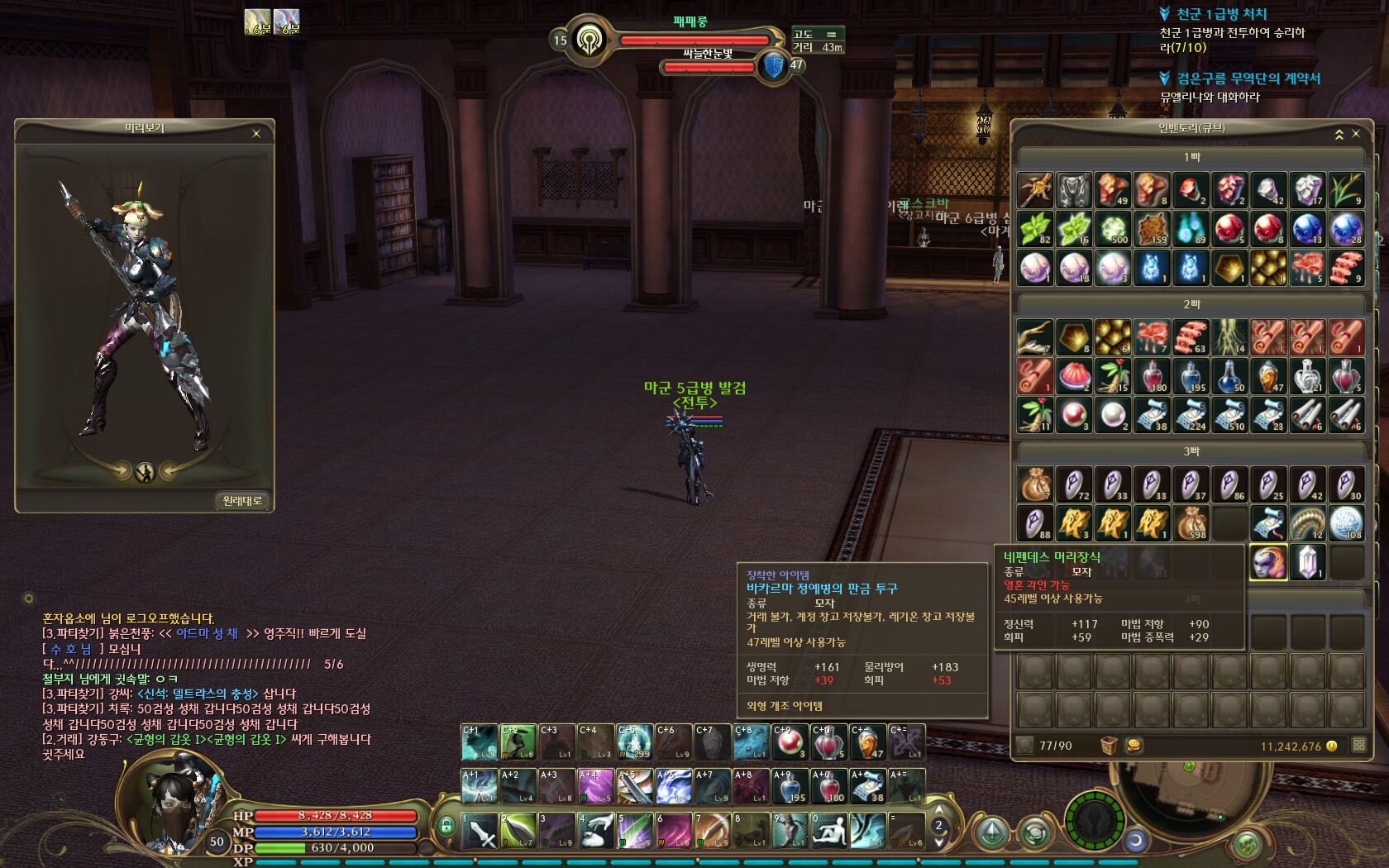Use the blue mana potion stacked at 195
Viewport: 1389px width, 868px height.
790,786
